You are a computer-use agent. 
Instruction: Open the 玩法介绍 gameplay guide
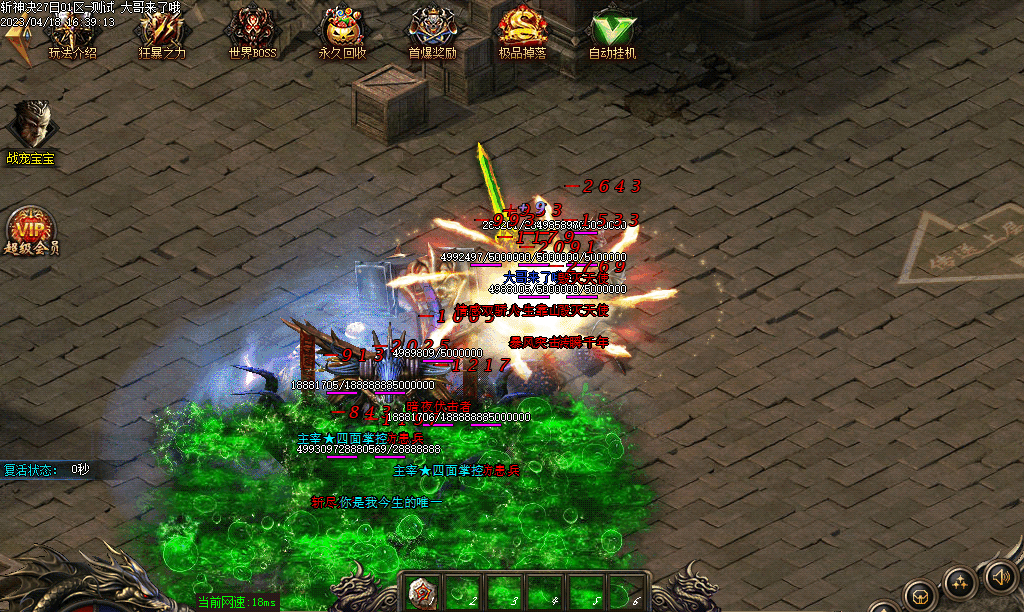71,36
